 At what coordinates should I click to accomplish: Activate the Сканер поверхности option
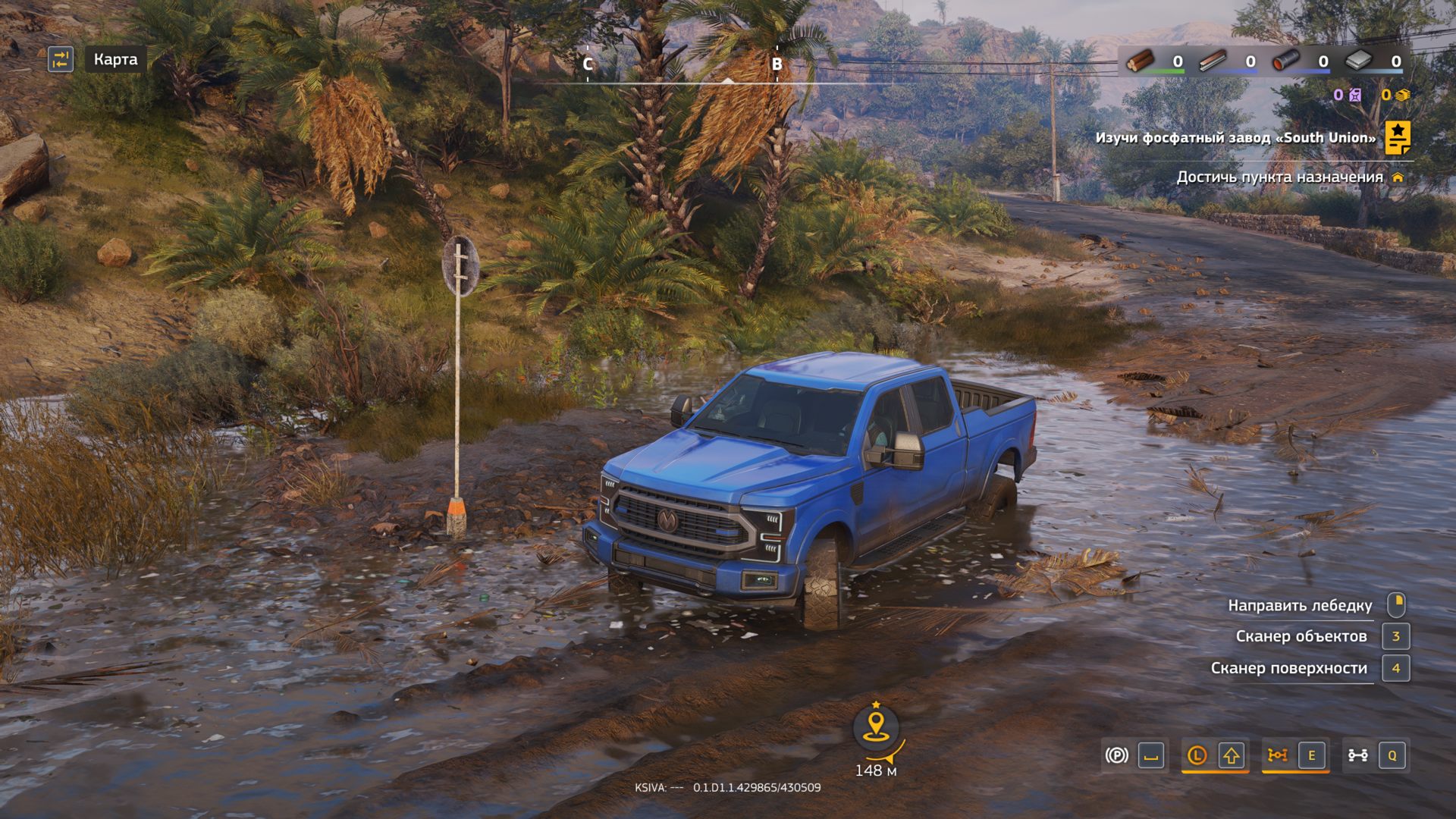click(1288, 668)
